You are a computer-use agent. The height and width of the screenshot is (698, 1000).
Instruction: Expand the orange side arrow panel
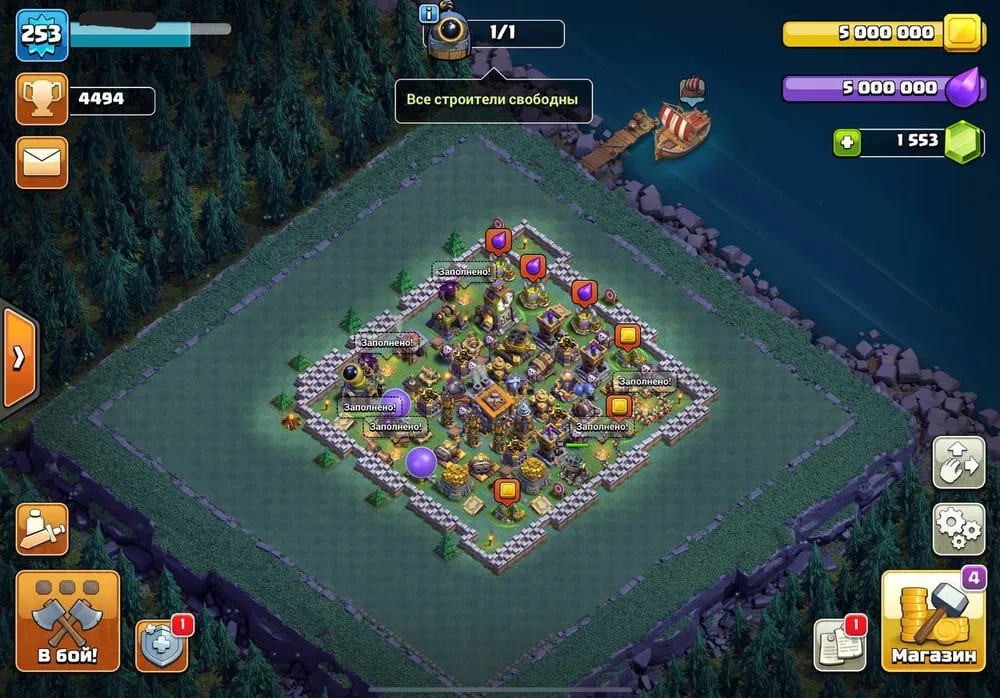point(19,357)
